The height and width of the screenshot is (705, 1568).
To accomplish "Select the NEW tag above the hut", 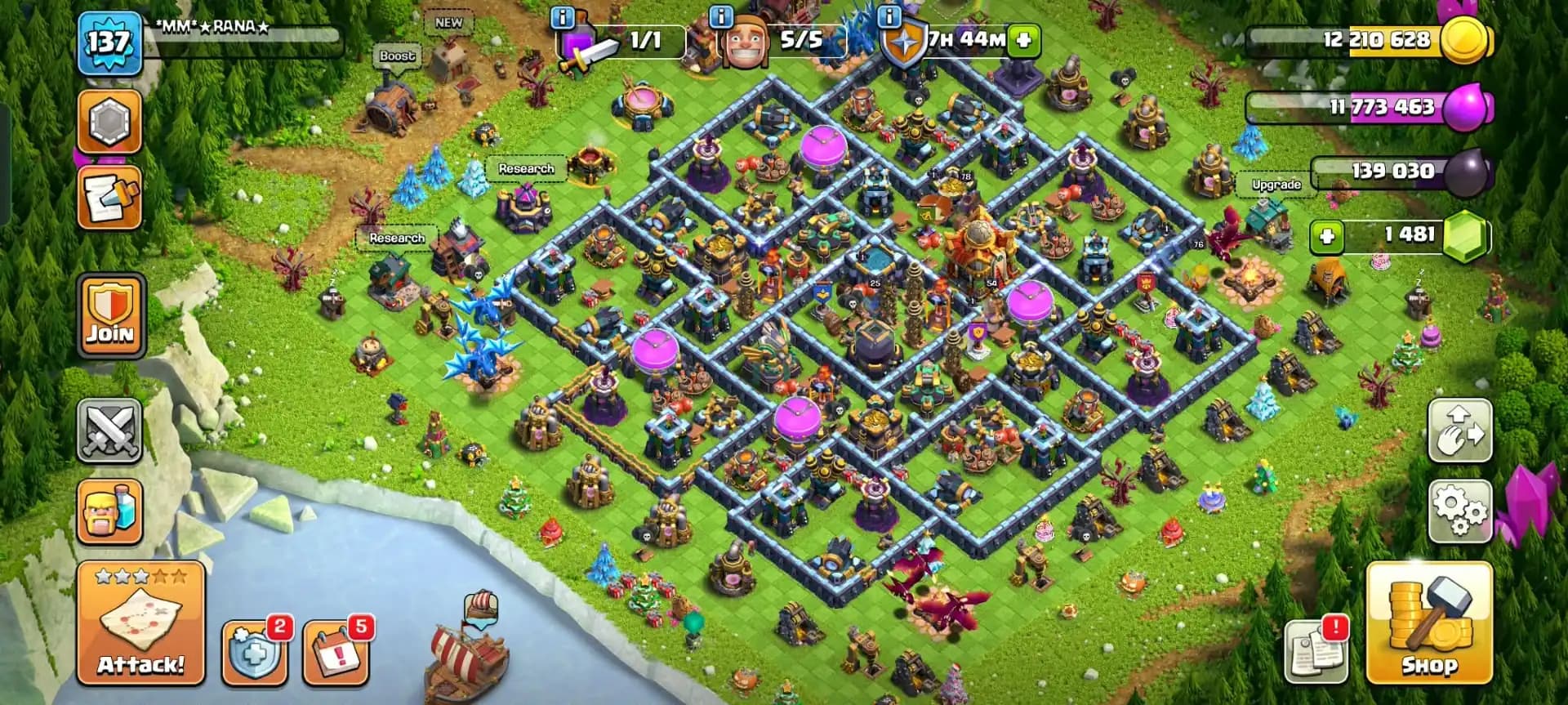I will (448, 23).
